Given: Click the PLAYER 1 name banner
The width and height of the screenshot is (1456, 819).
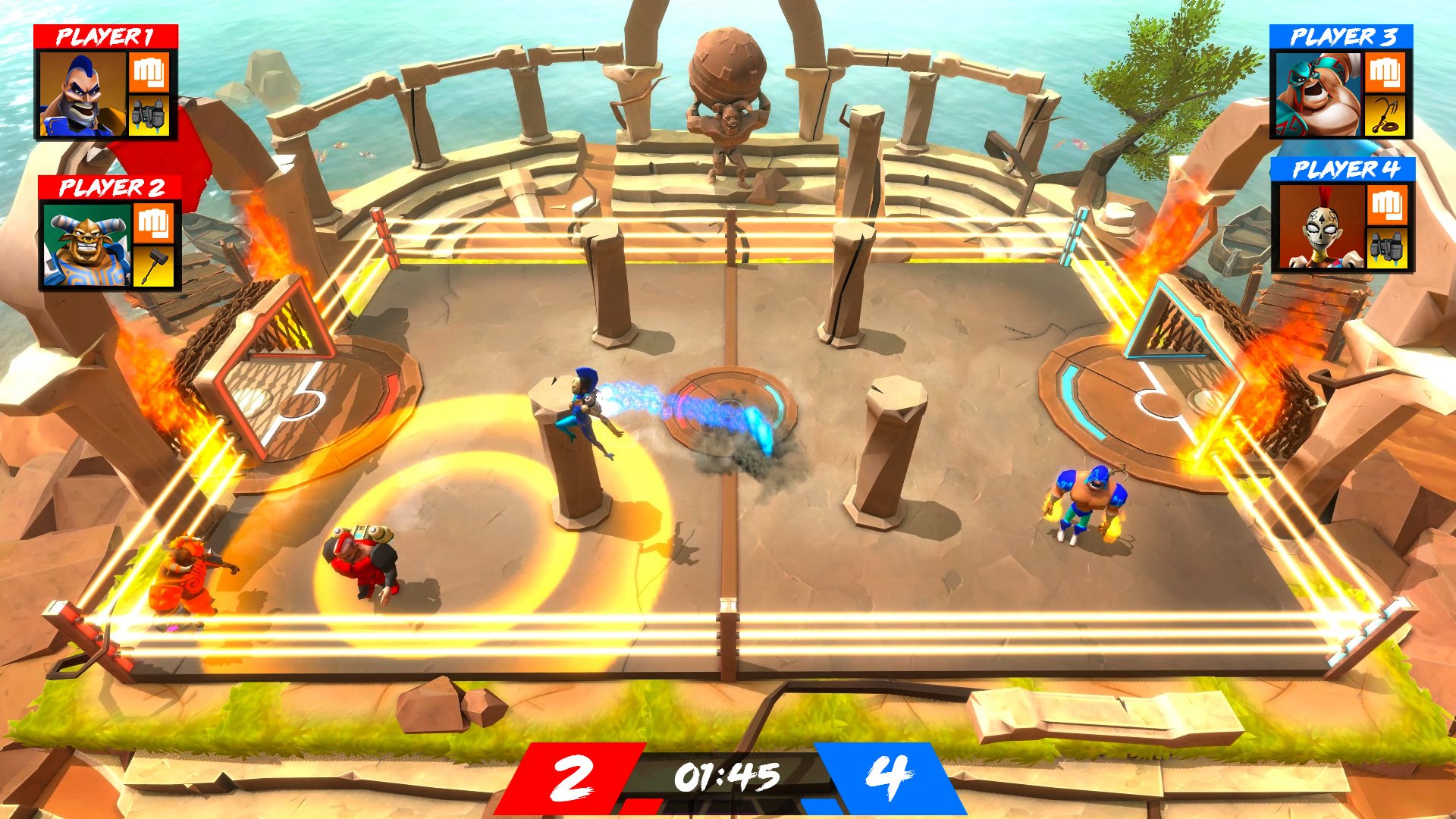Looking at the screenshot, I should click(106, 34).
